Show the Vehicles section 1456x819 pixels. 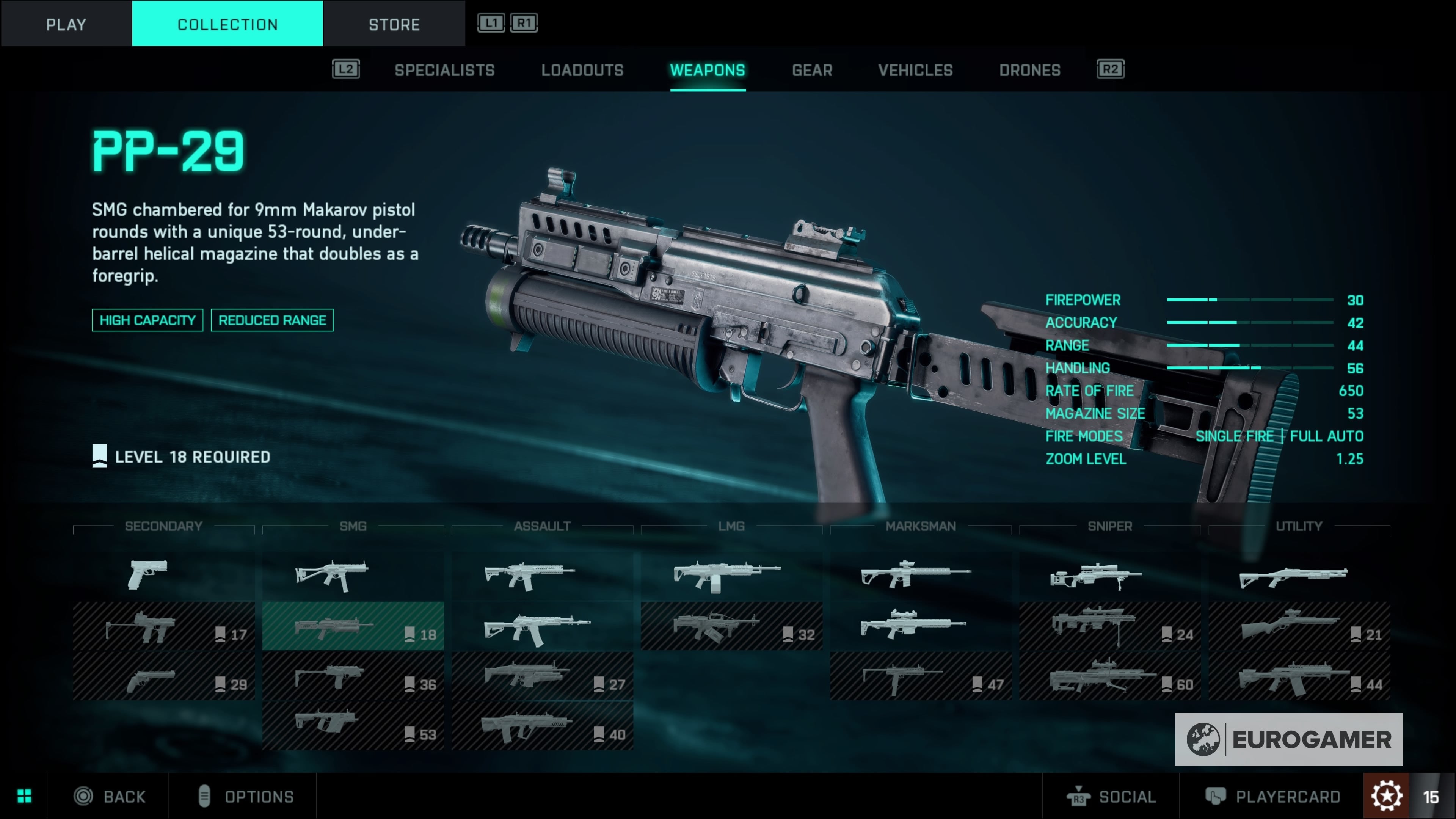tap(915, 70)
